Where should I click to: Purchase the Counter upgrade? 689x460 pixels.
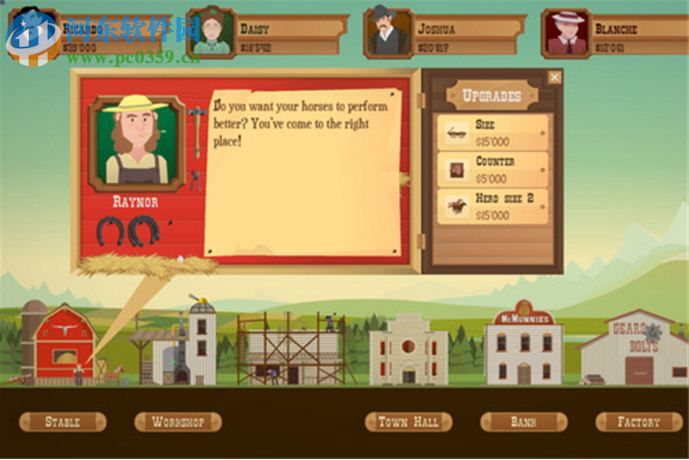tap(493, 169)
